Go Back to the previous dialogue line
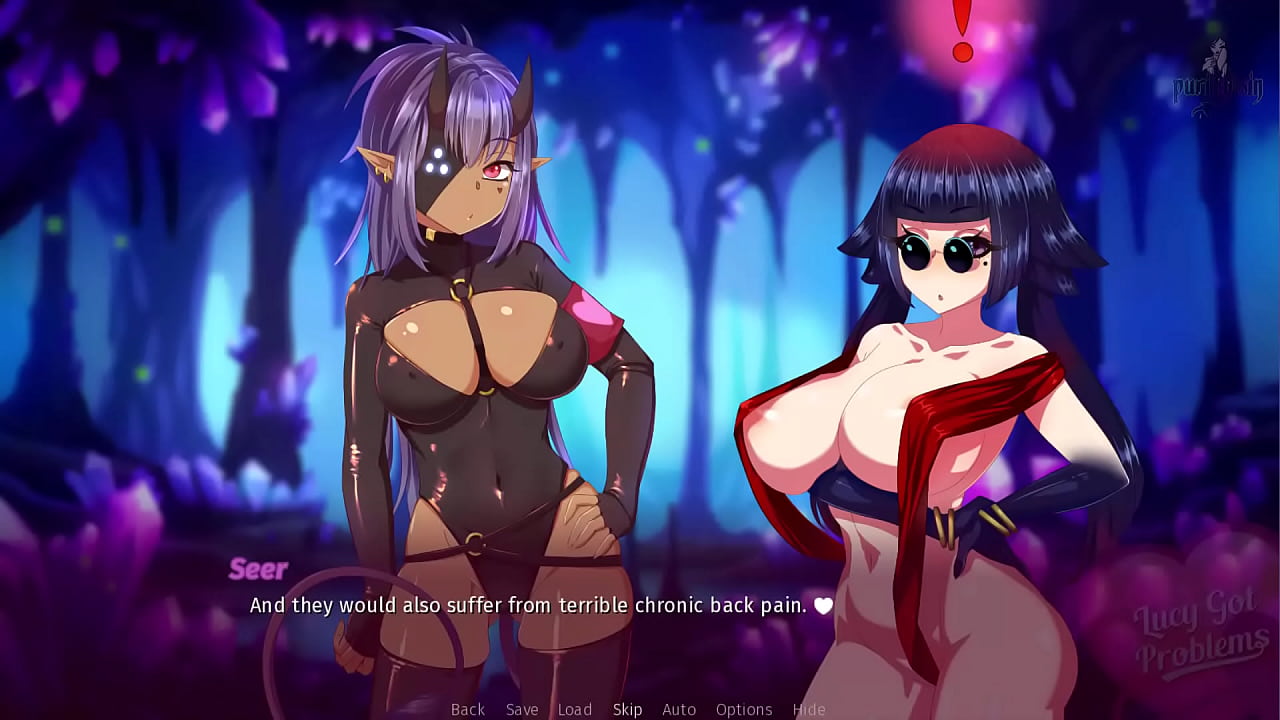Image resolution: width=1280 pixels, height=720 pixels. click(467, 709)
